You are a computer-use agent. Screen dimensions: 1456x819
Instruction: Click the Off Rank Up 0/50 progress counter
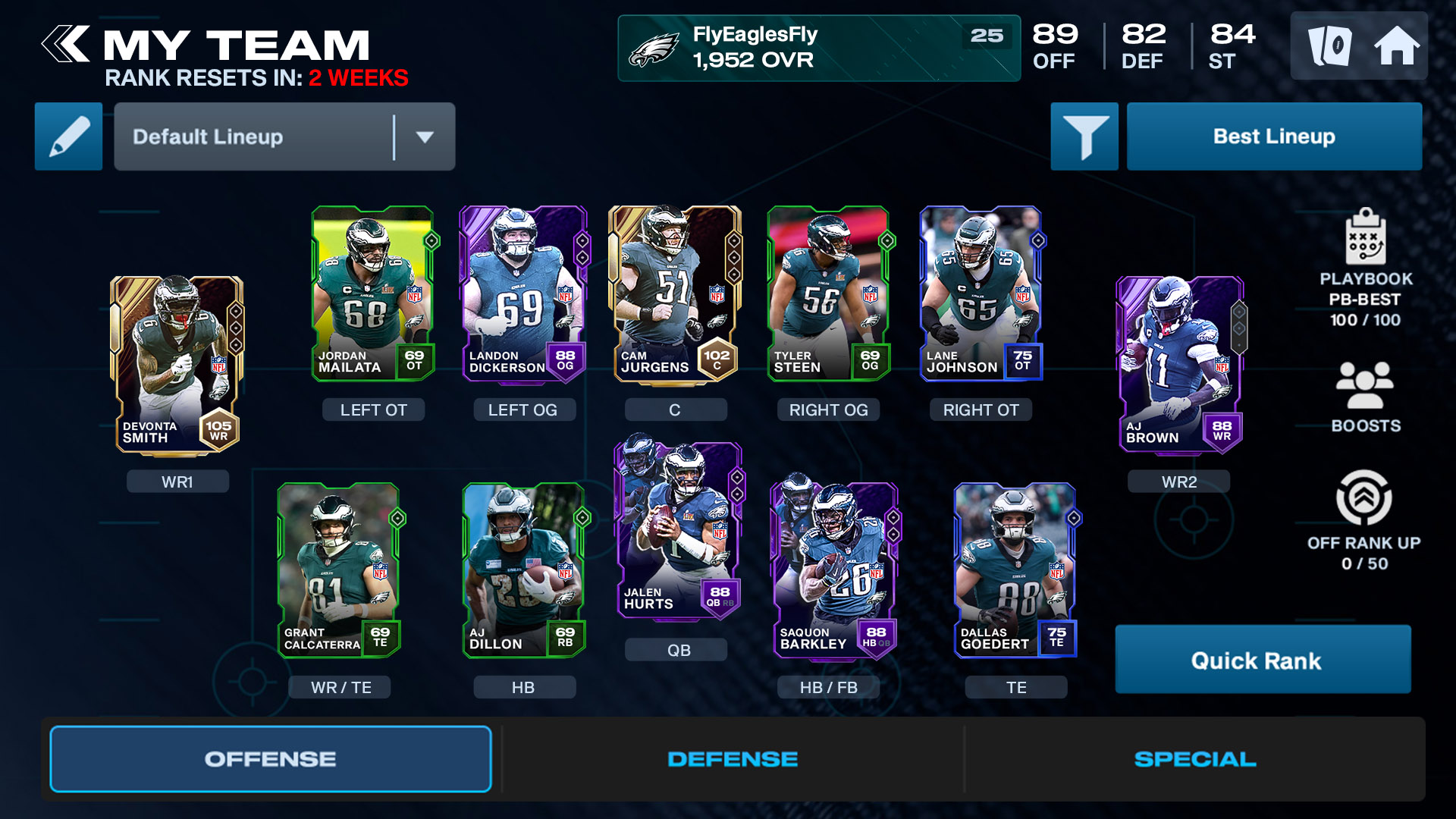[1365, 563]
